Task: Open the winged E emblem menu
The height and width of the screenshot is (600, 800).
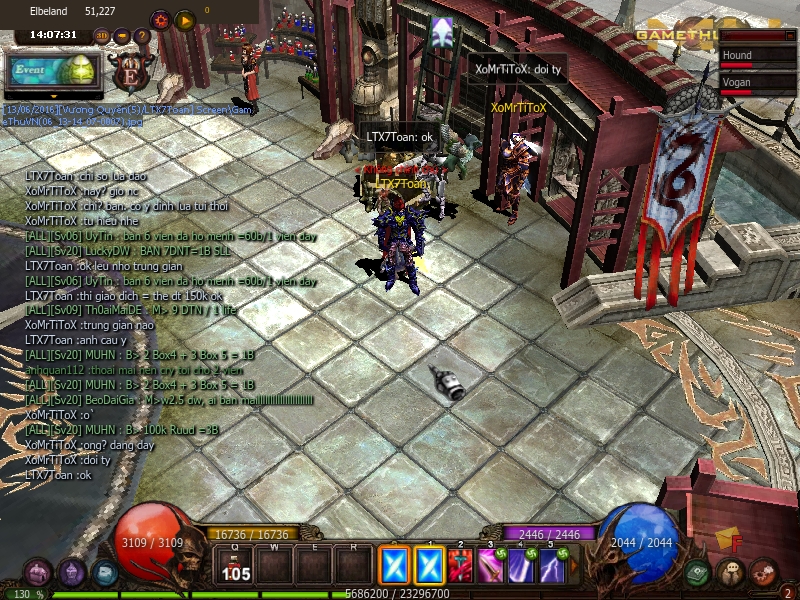Action: pos(132,72)
